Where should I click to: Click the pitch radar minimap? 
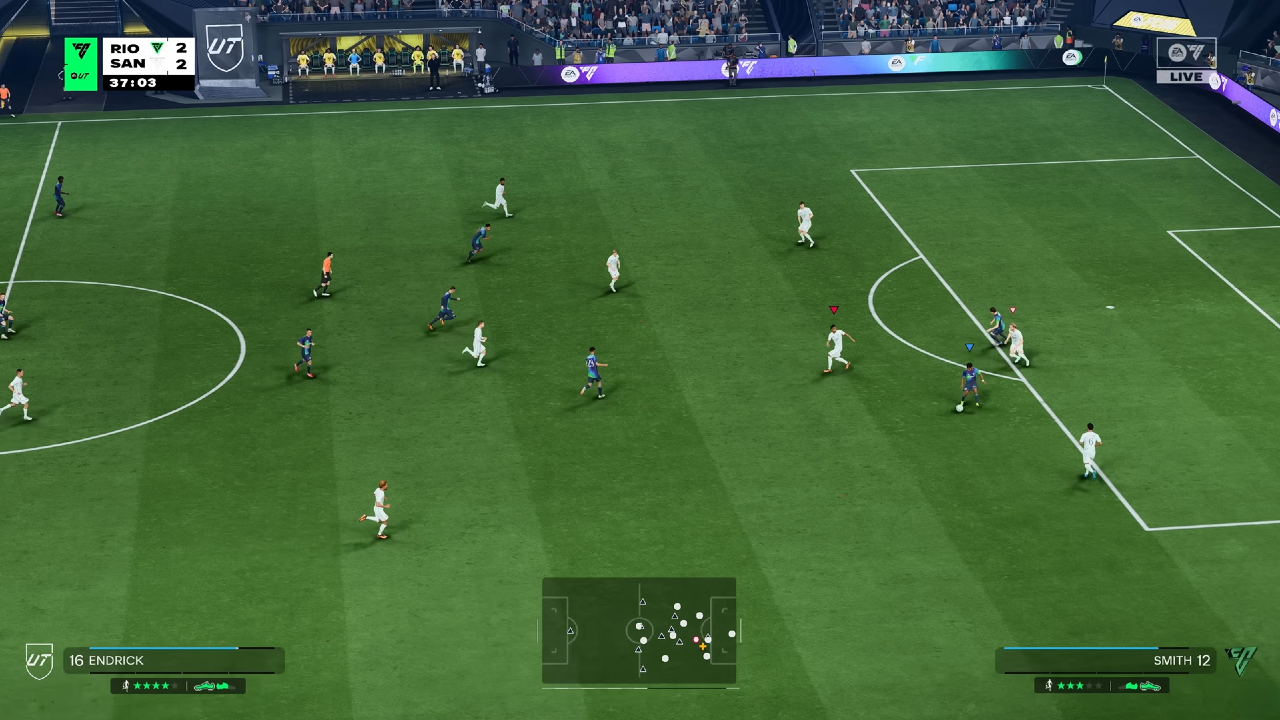[639, 631]
